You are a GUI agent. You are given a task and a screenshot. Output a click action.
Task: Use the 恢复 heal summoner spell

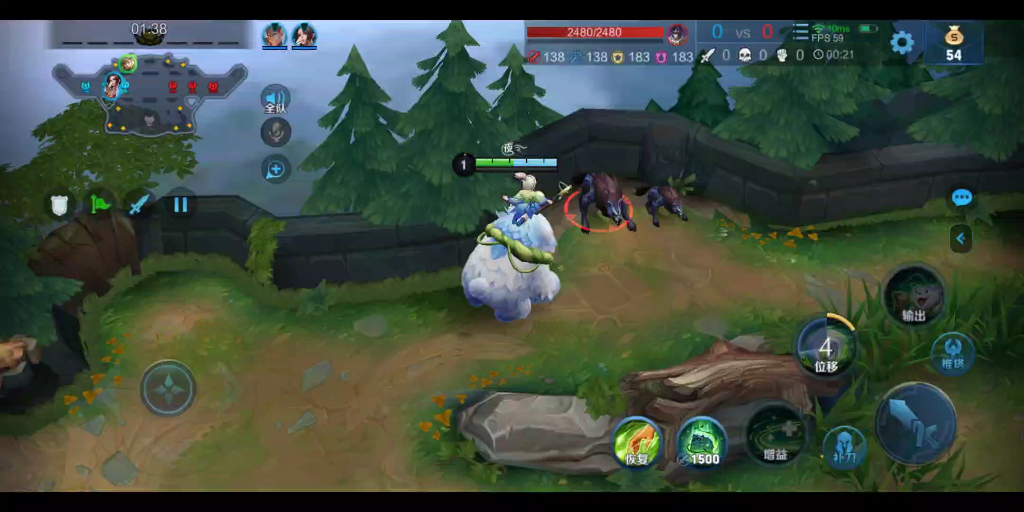(637, 442)
